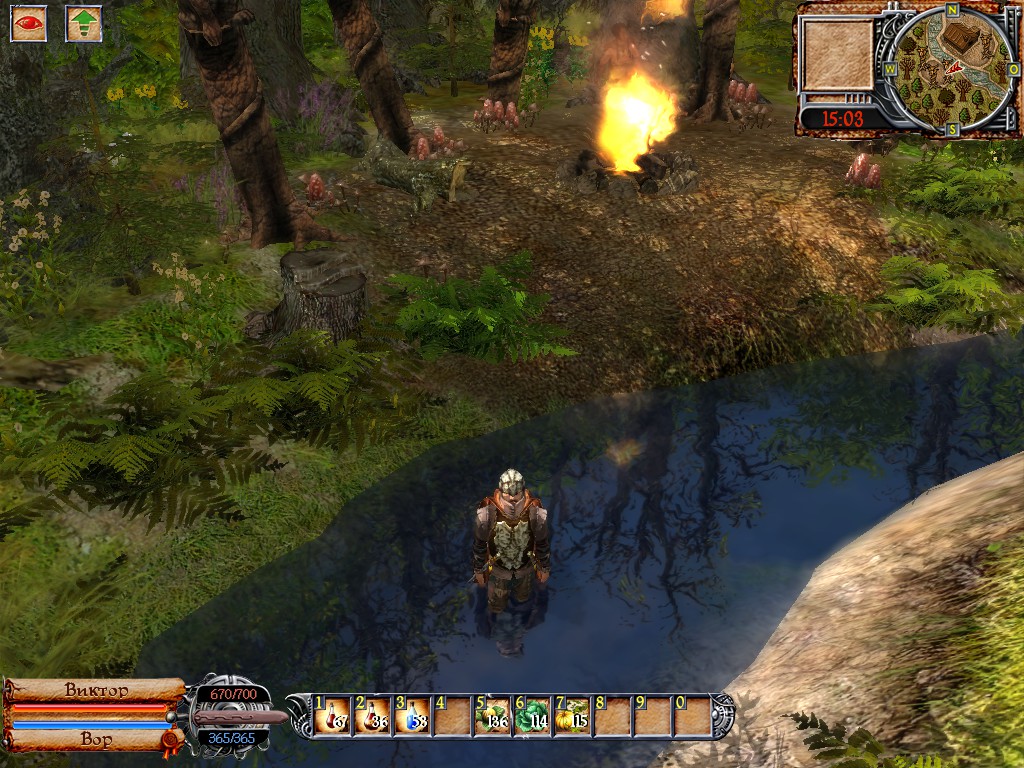
Task: Click the sword emblem between health and mana
Action: pos(230,716)
